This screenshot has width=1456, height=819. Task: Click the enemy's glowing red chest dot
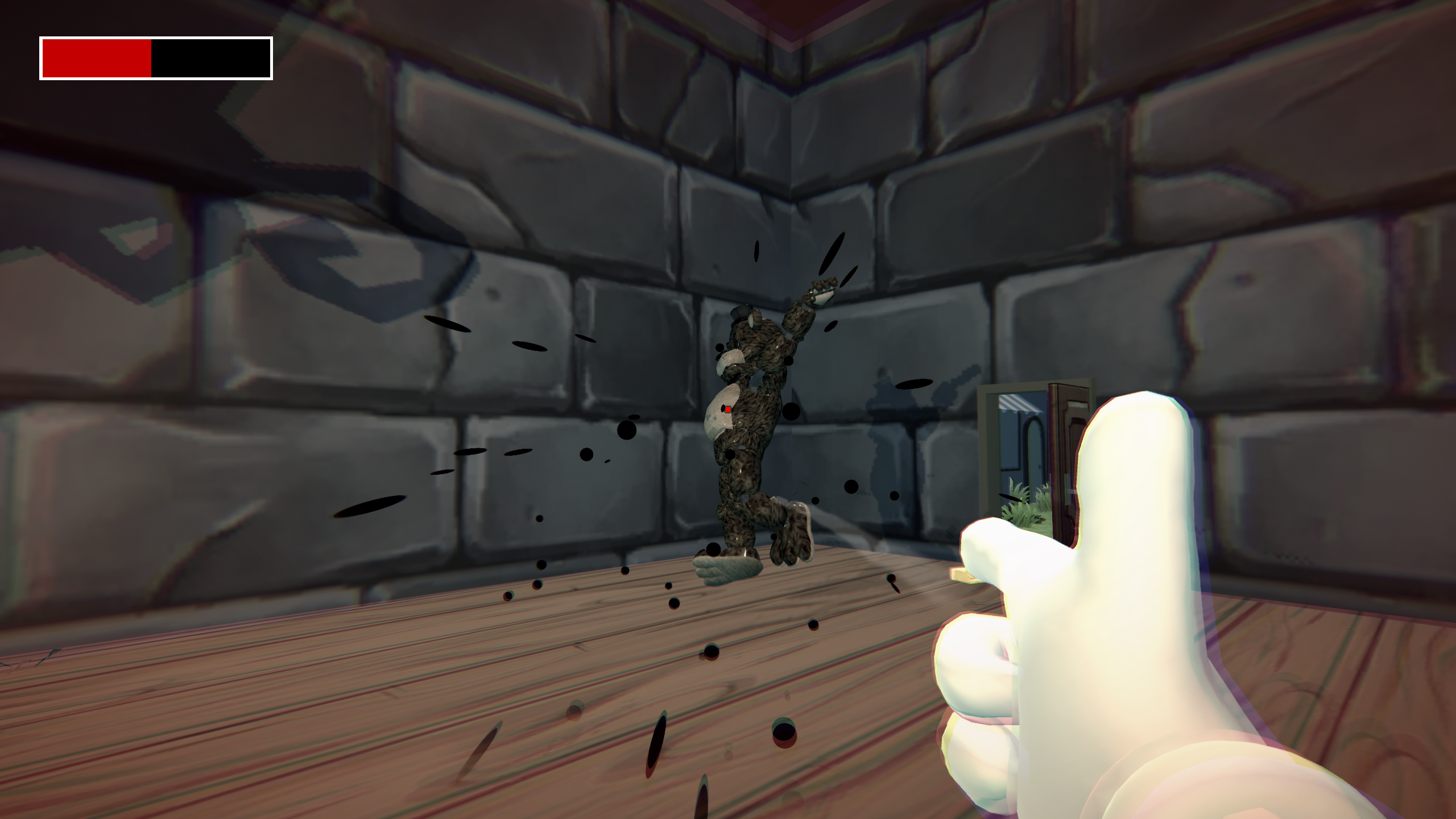pyautogui.click(x=727, y=409)
